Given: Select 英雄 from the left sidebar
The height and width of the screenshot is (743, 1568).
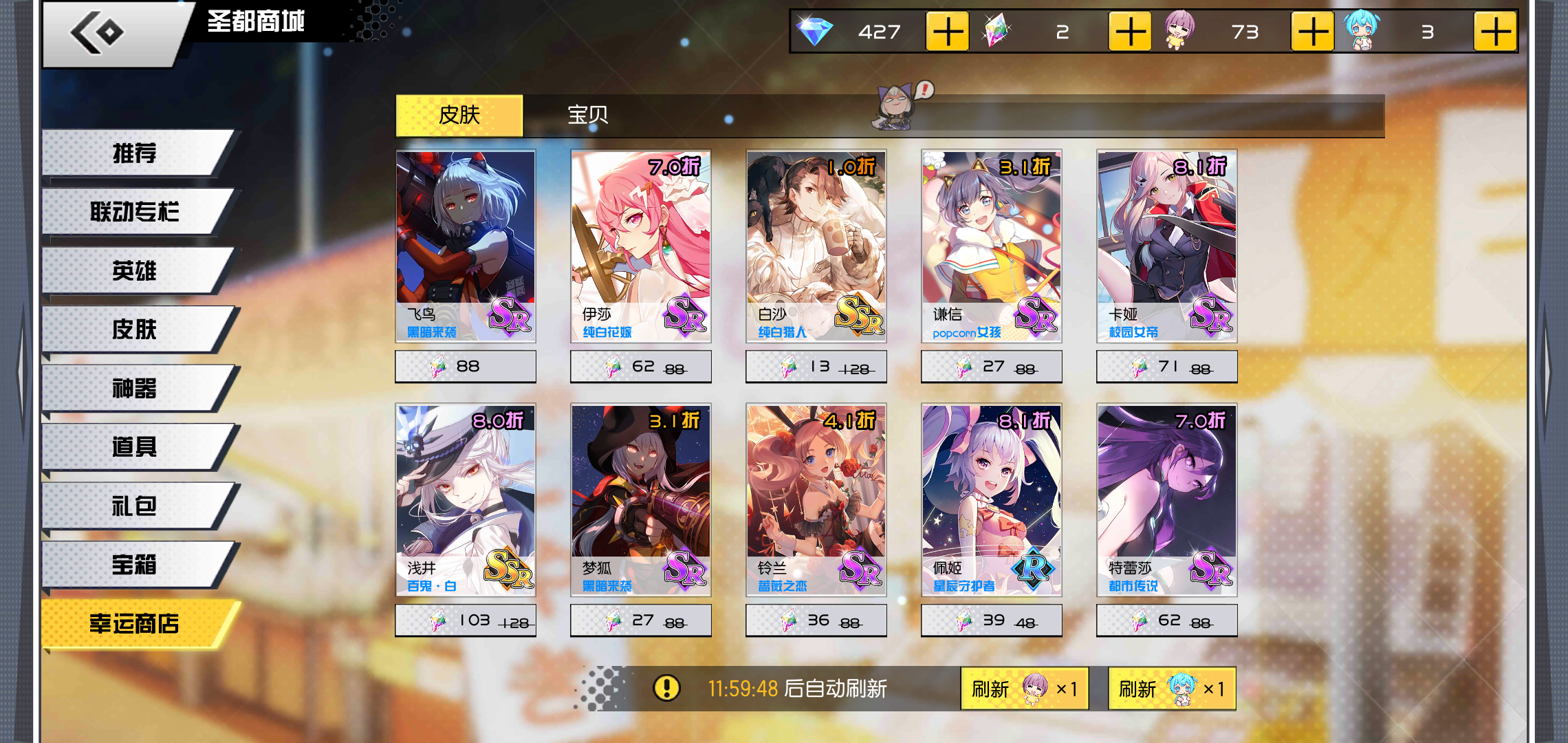Looking at the screenshot, I should 133,271.
